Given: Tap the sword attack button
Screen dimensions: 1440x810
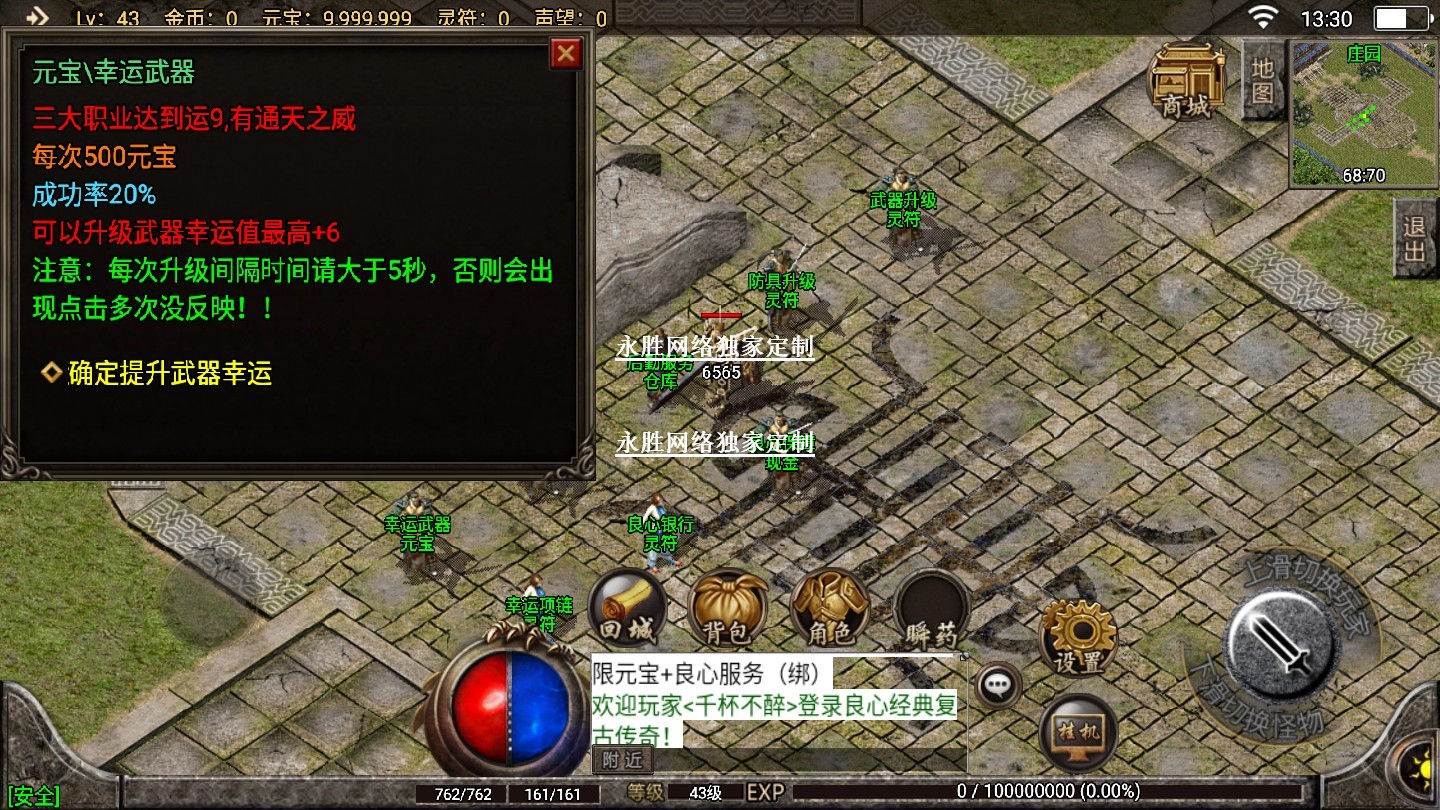Looking at the screenshot, I should (1282, 640).
